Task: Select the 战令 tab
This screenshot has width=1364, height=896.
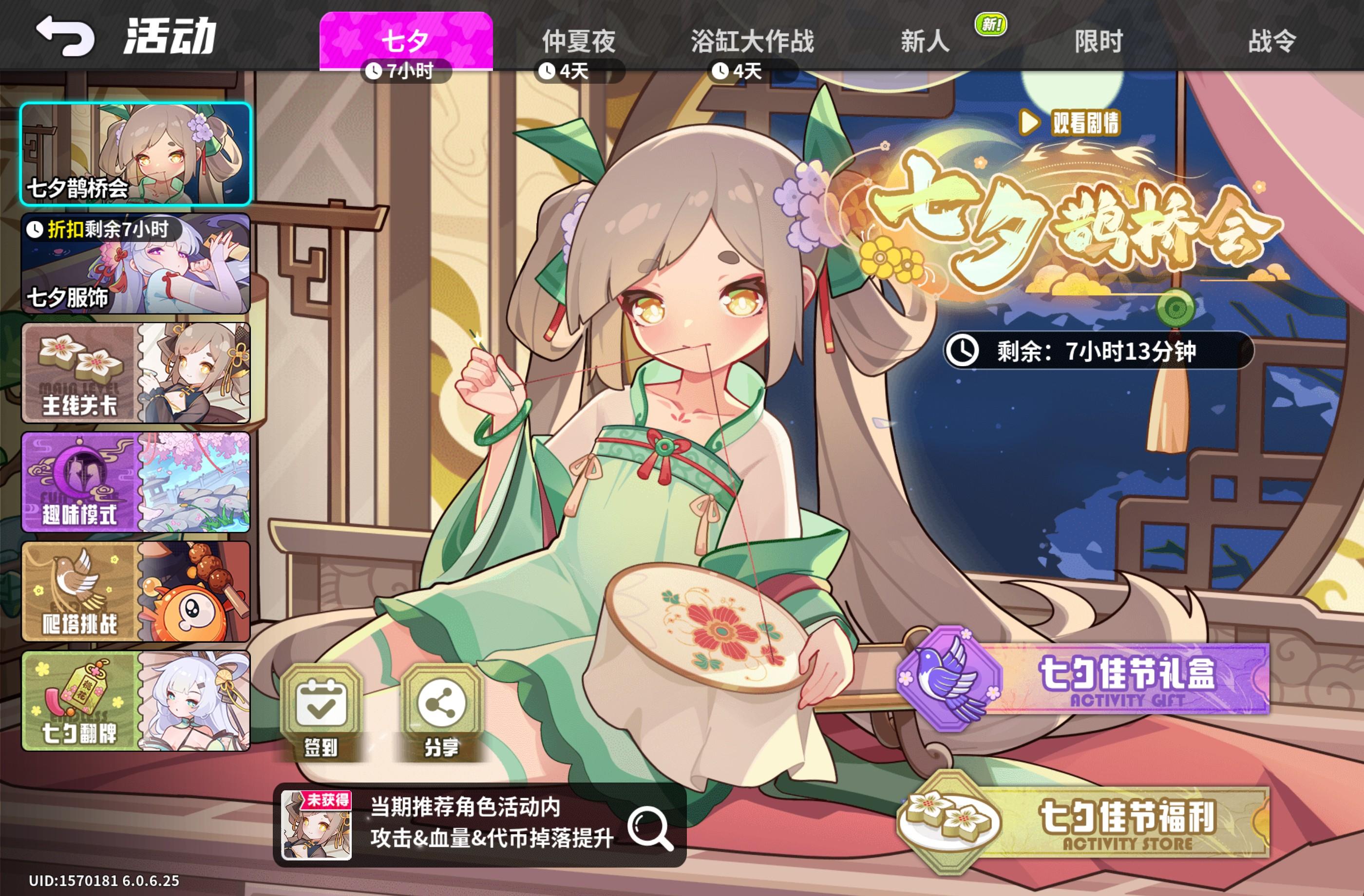Action: 1278,40
